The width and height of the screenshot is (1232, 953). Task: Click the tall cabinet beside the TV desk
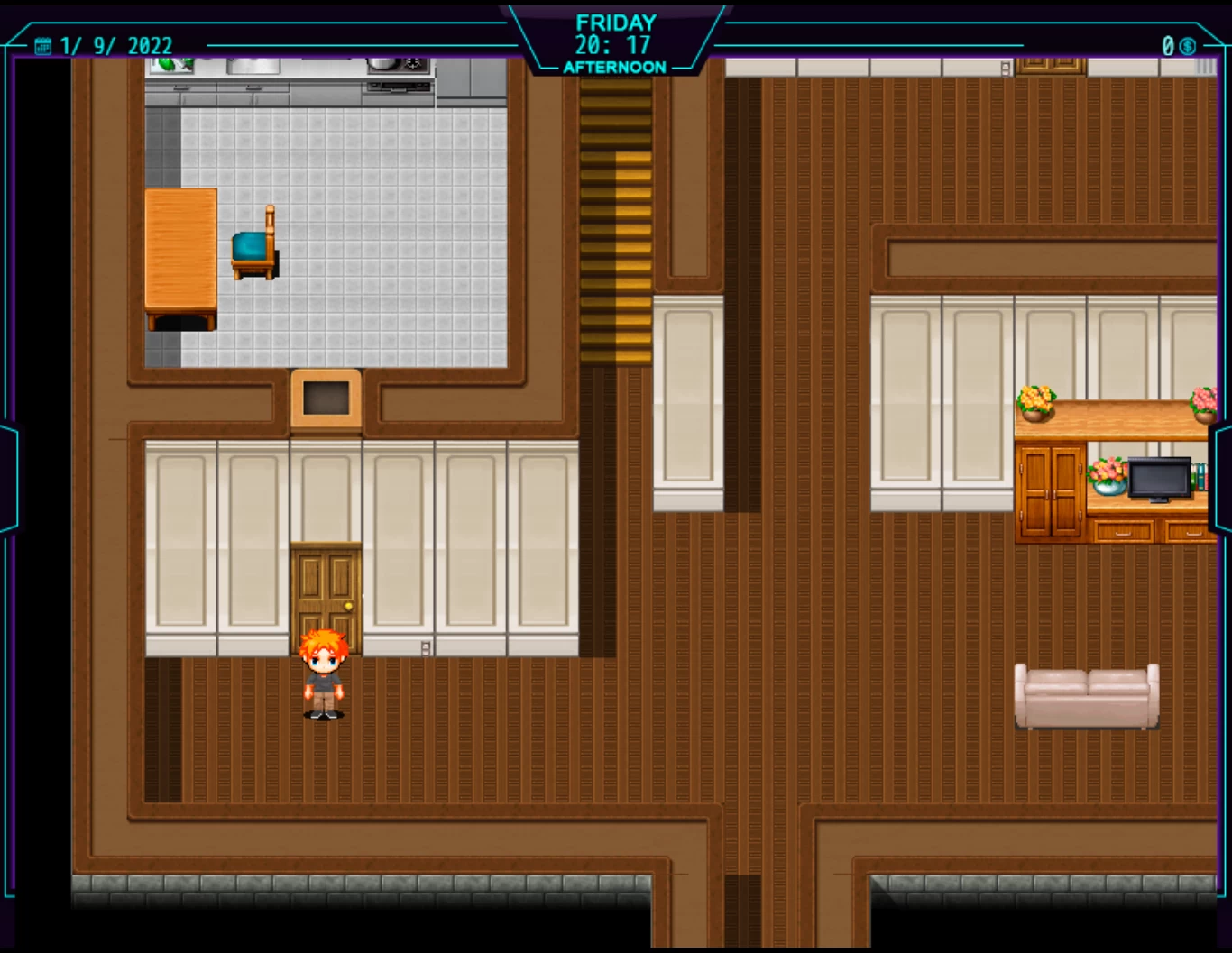[1049, 491]
